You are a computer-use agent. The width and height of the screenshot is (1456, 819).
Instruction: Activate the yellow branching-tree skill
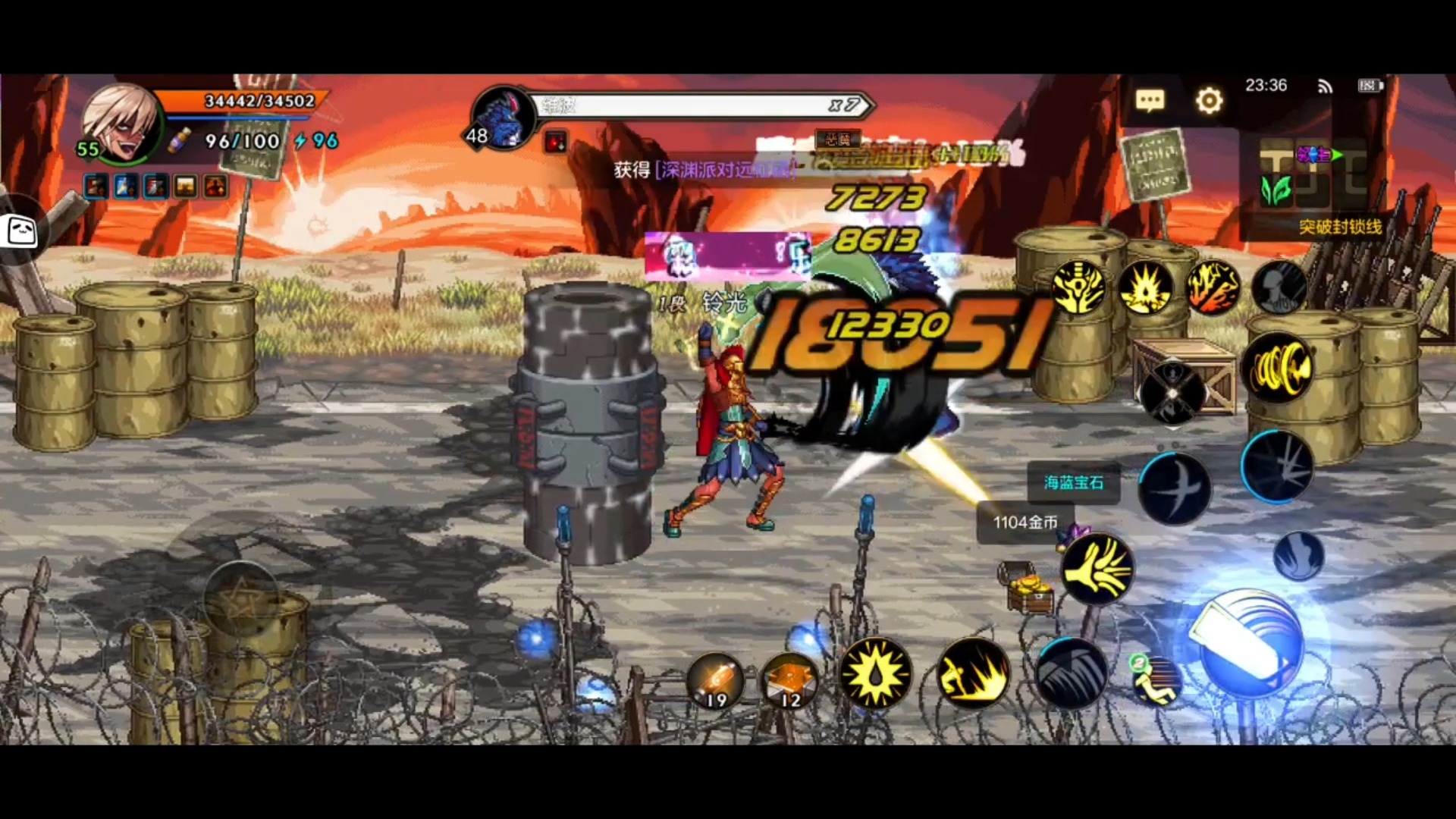pos(1079,287)
